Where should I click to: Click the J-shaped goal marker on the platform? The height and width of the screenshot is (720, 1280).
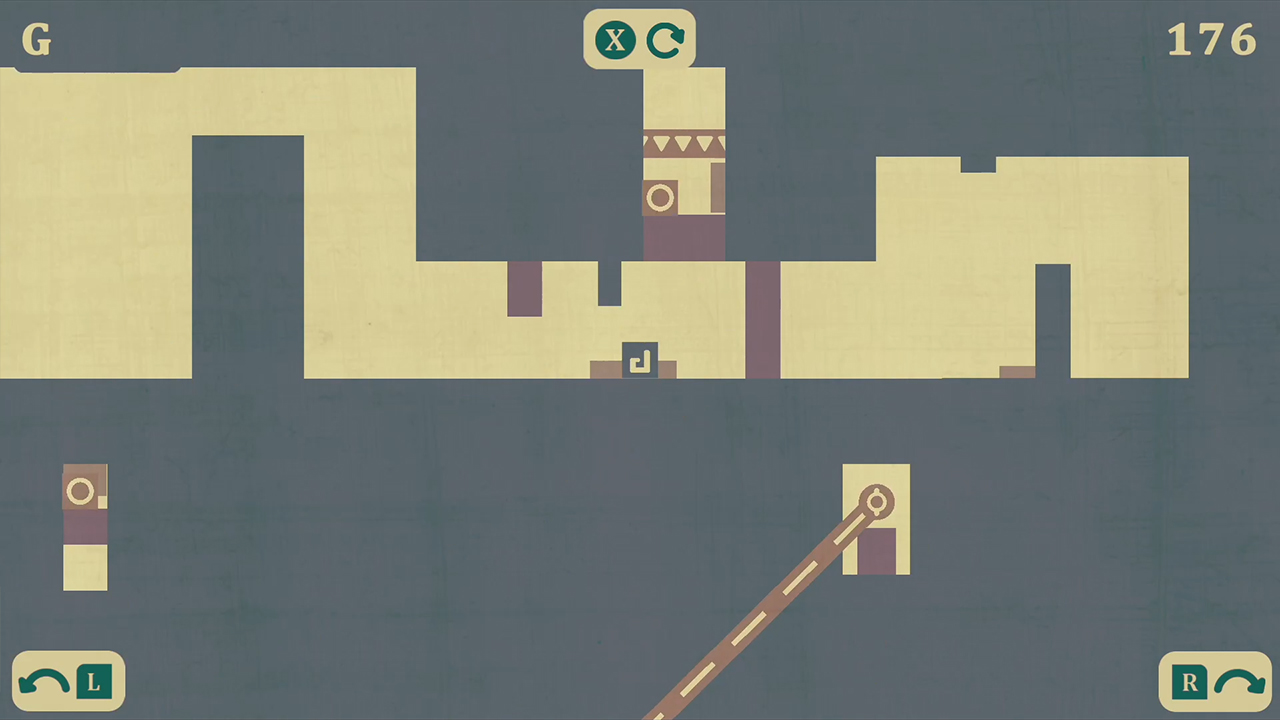click(x=641, y=361)
